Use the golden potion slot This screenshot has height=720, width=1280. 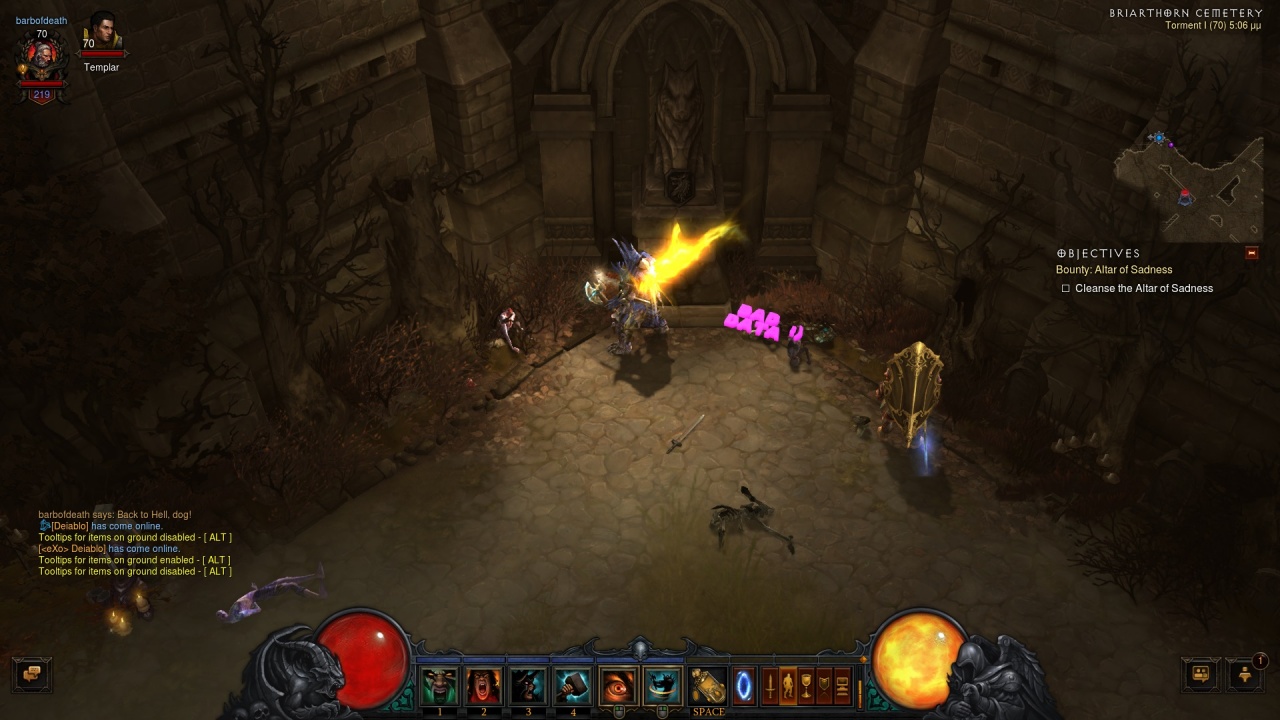708,686
